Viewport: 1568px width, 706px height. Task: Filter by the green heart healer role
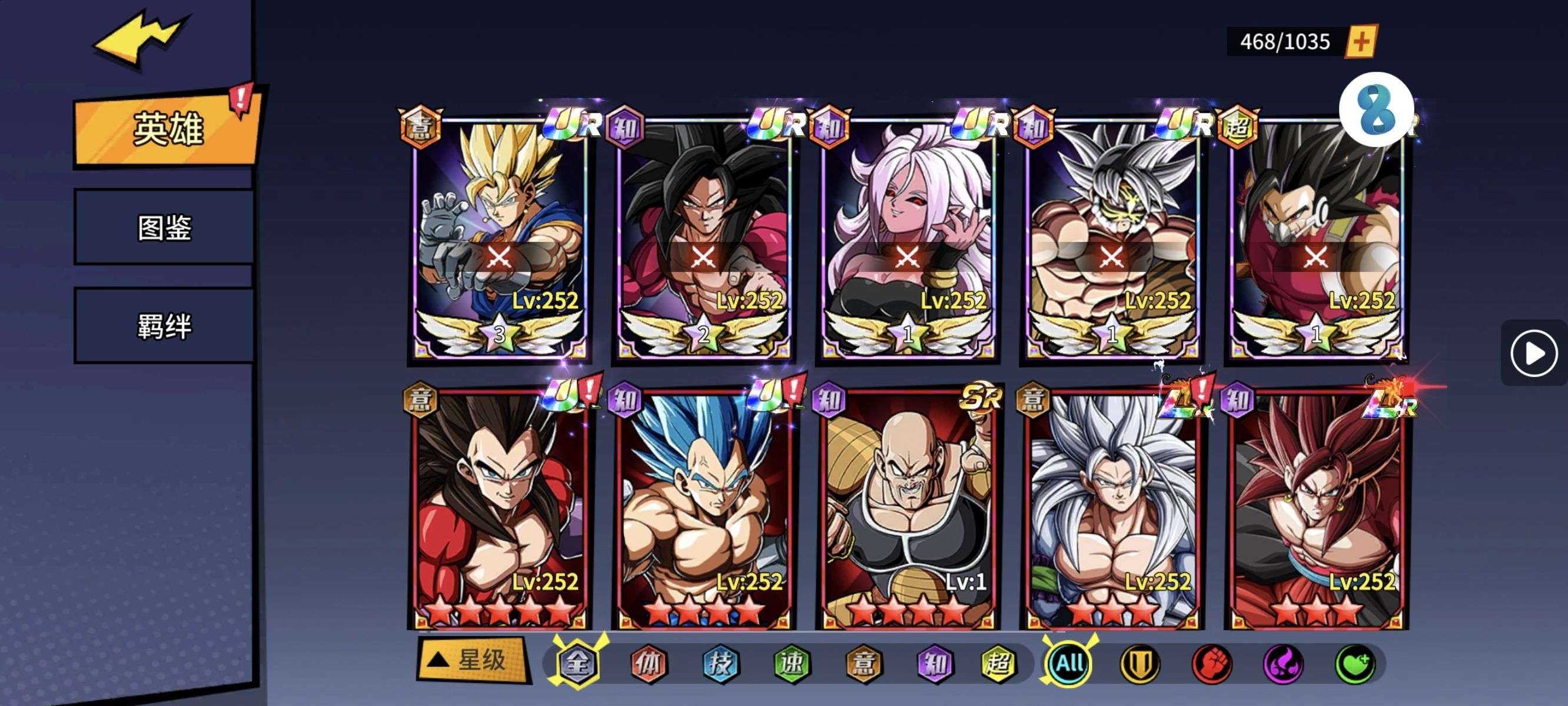[1355, 664]
